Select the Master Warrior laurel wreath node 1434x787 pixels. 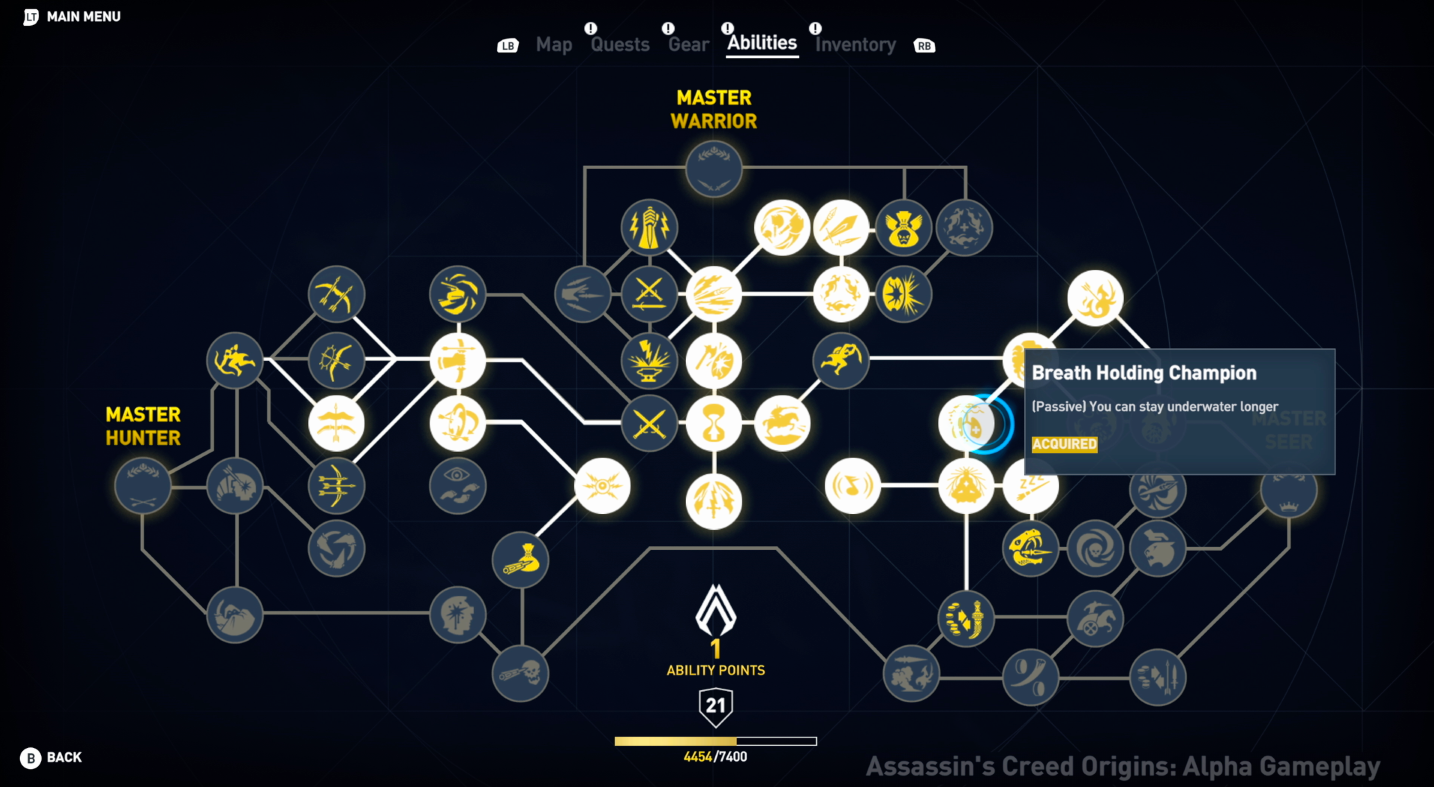click(x=713, y=168)
